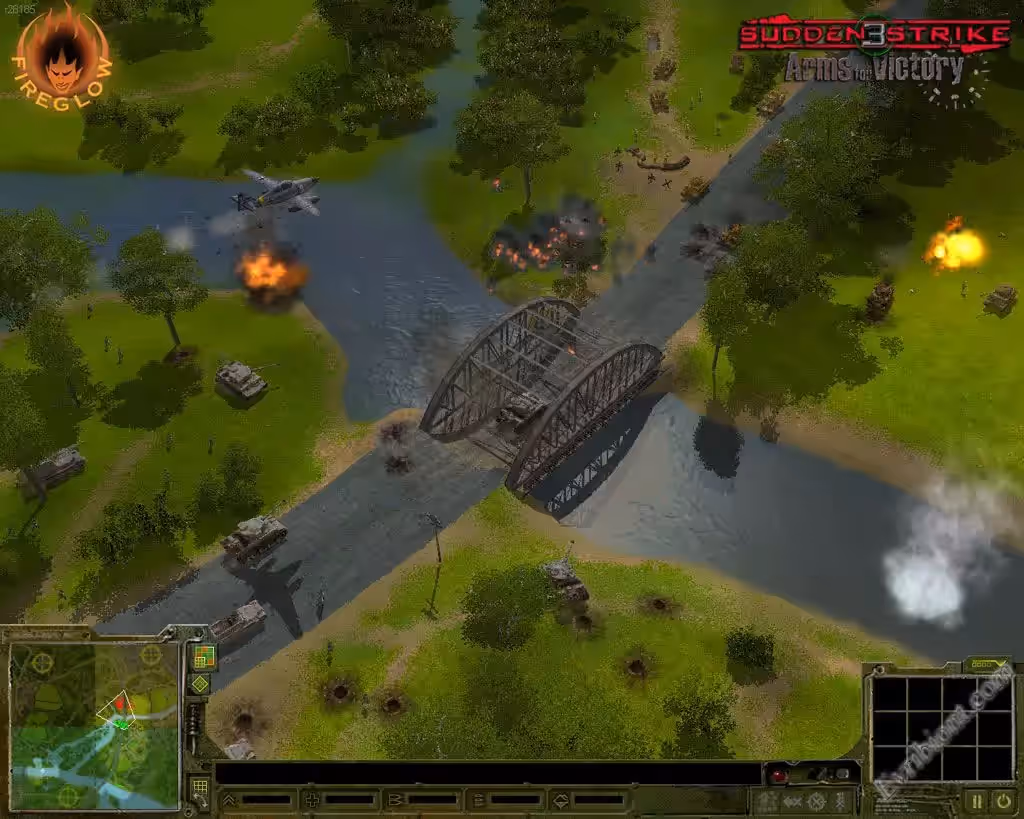Select the double-arrow formation command icon
1024x819 pixels.
click(793, 801)
